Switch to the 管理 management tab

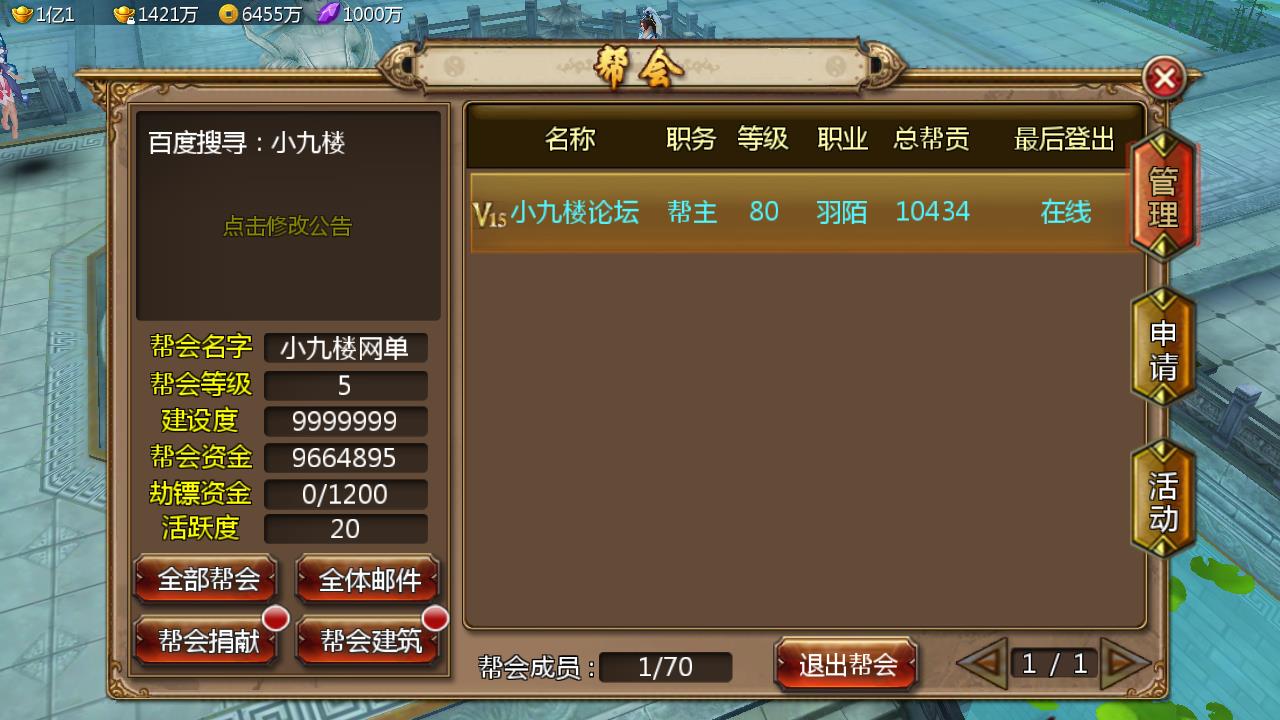click(1162, 197)
